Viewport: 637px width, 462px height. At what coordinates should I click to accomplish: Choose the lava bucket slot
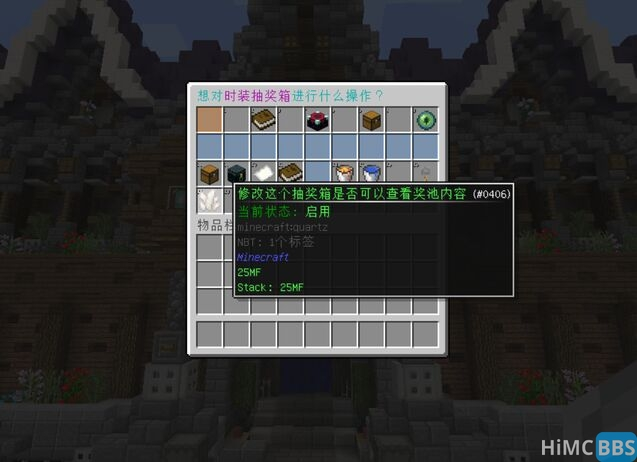tap(344, 173)
